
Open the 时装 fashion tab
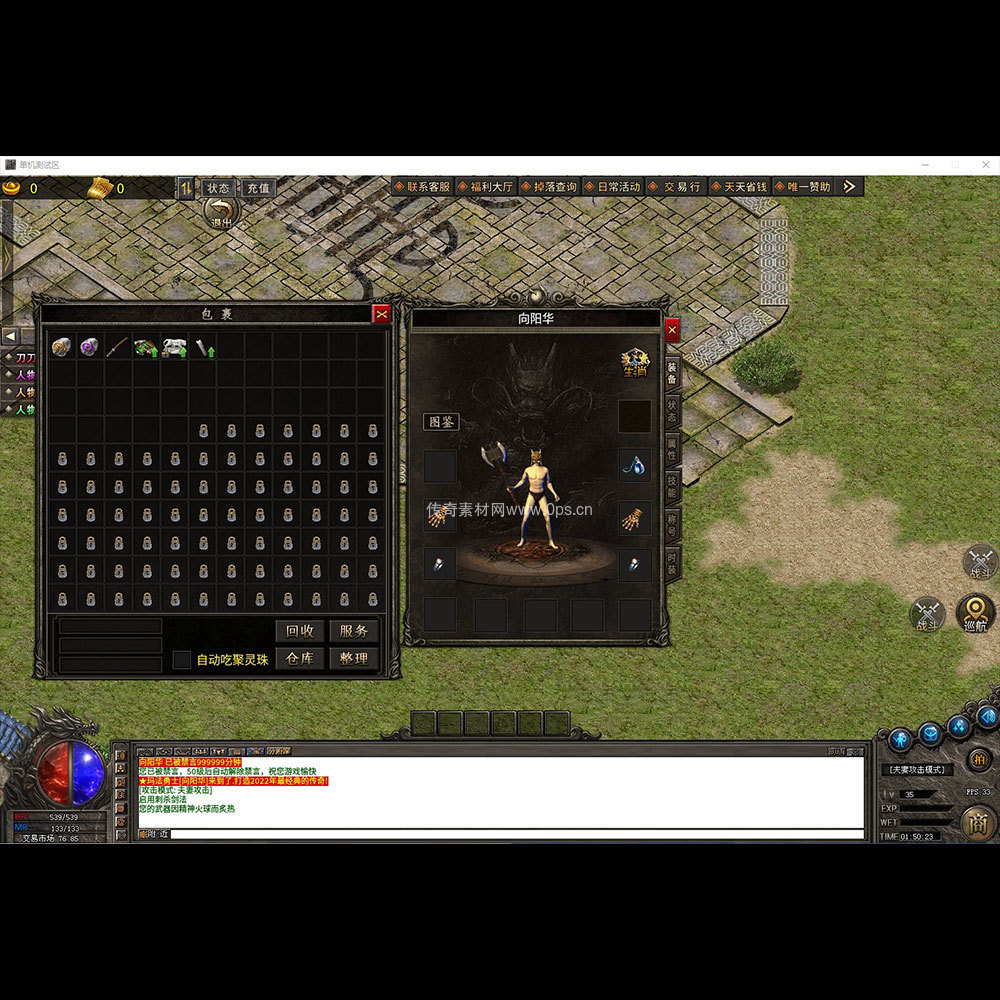[672, 561]
